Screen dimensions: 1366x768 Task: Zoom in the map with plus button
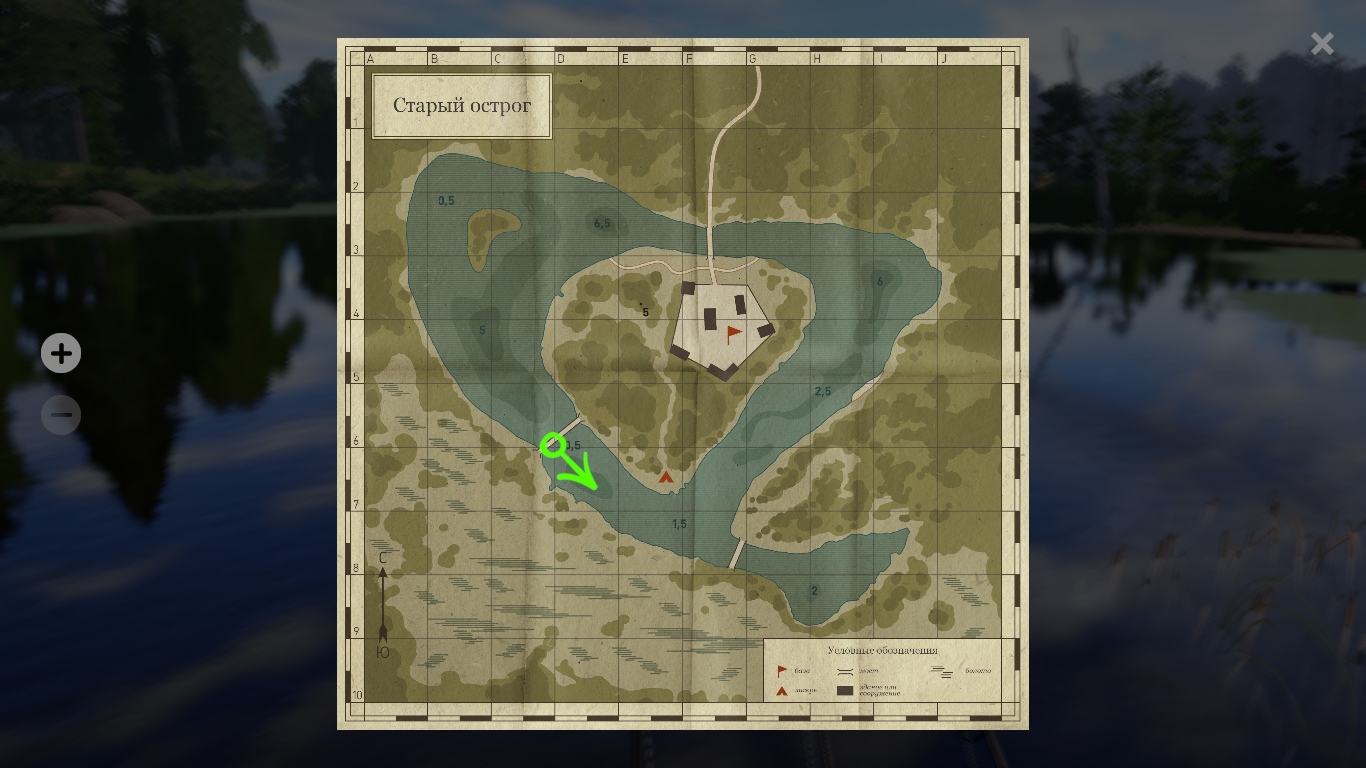[x=61, y=353]
